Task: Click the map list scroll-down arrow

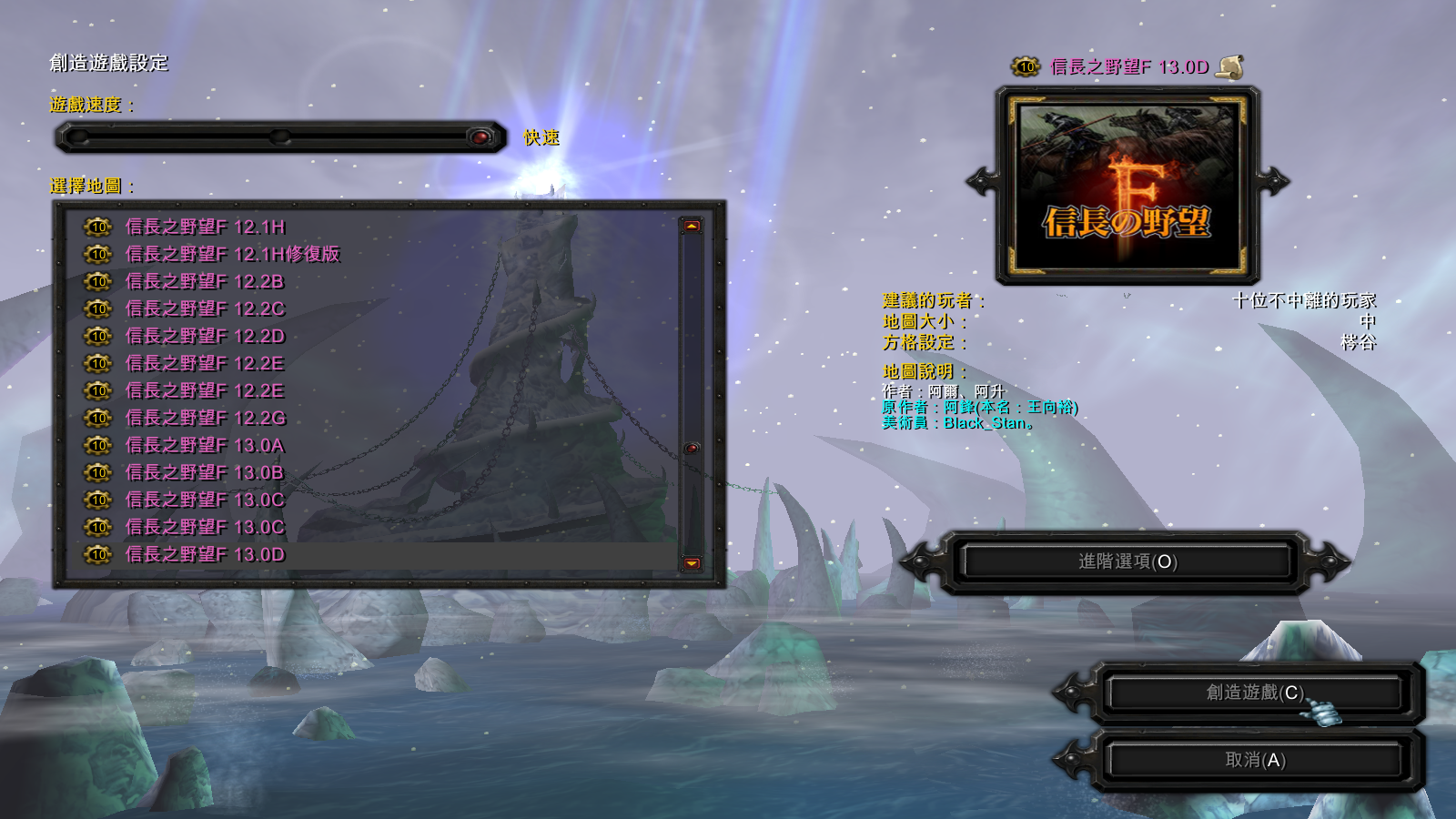Action: [x=692, y=563]
